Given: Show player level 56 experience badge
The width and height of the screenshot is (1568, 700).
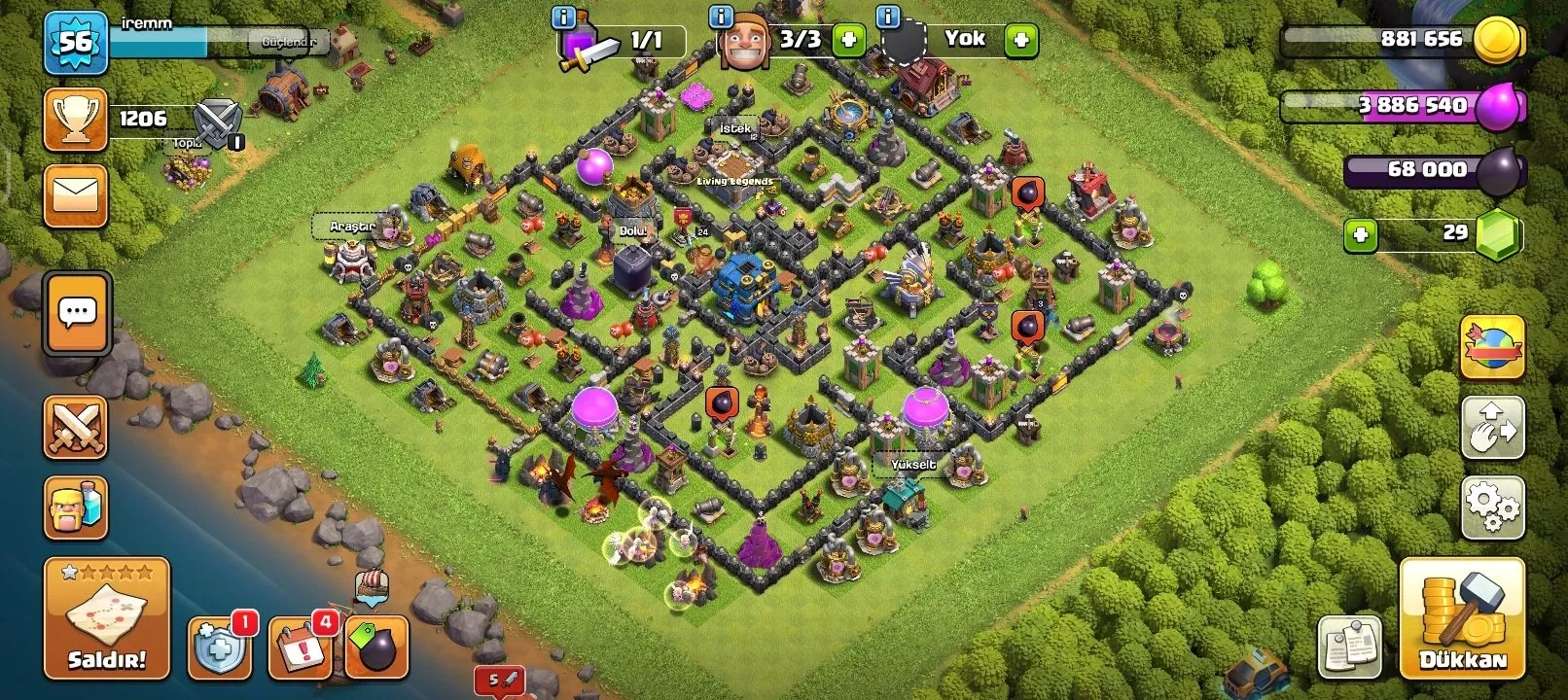Looking at the screenshot, I should click(76, 43).
